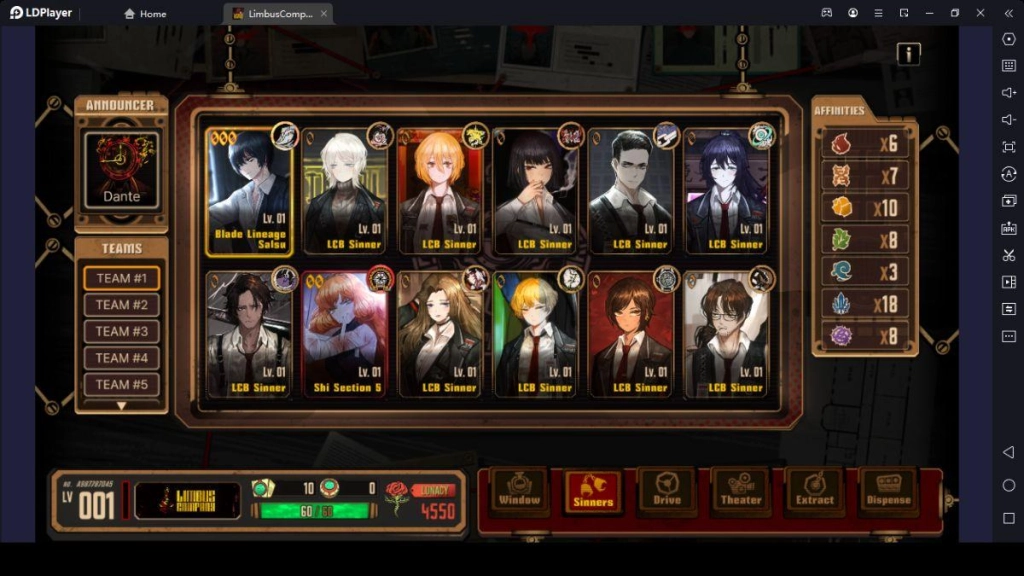Switch to TEAM #2

(x=121, y=305)
